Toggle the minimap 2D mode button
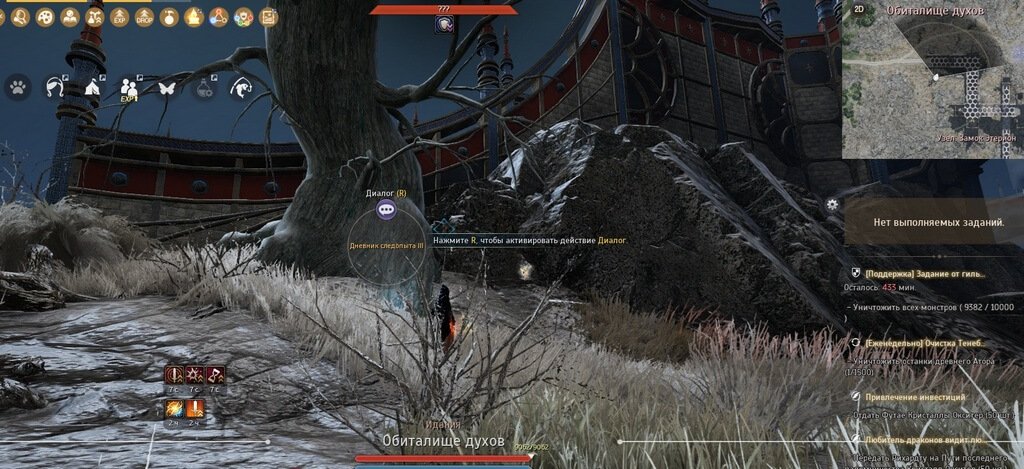This screenshot has width=1024, height=469. pos(858,9)
